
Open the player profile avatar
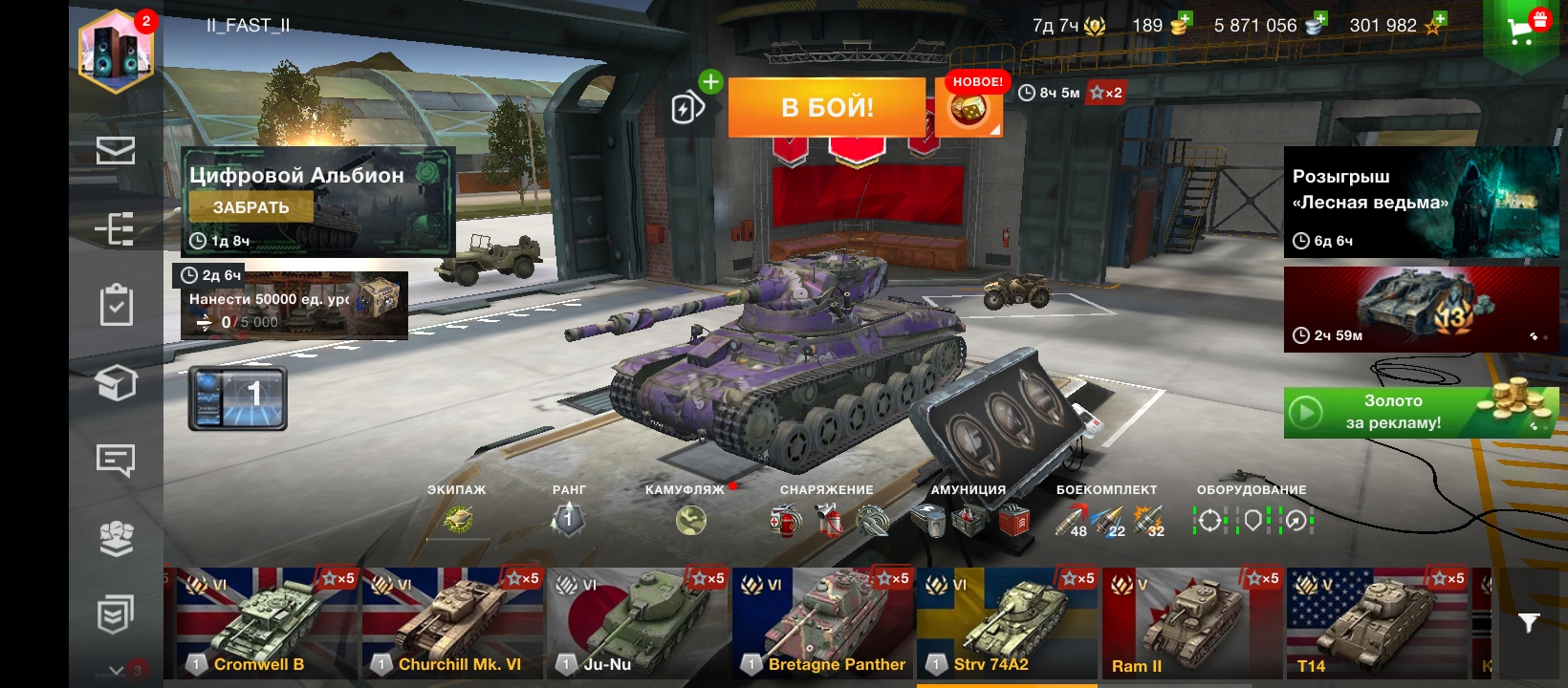[116, 51]
